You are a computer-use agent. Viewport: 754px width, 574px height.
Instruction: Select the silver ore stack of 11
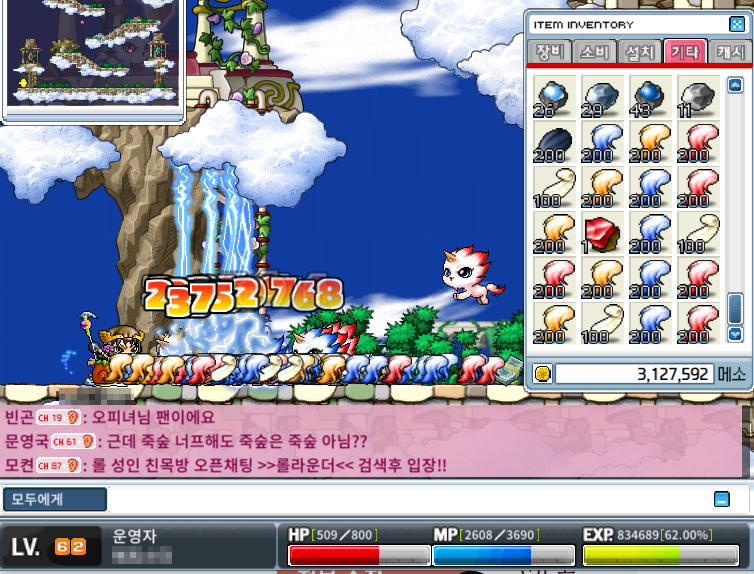[x=696, y=96]
